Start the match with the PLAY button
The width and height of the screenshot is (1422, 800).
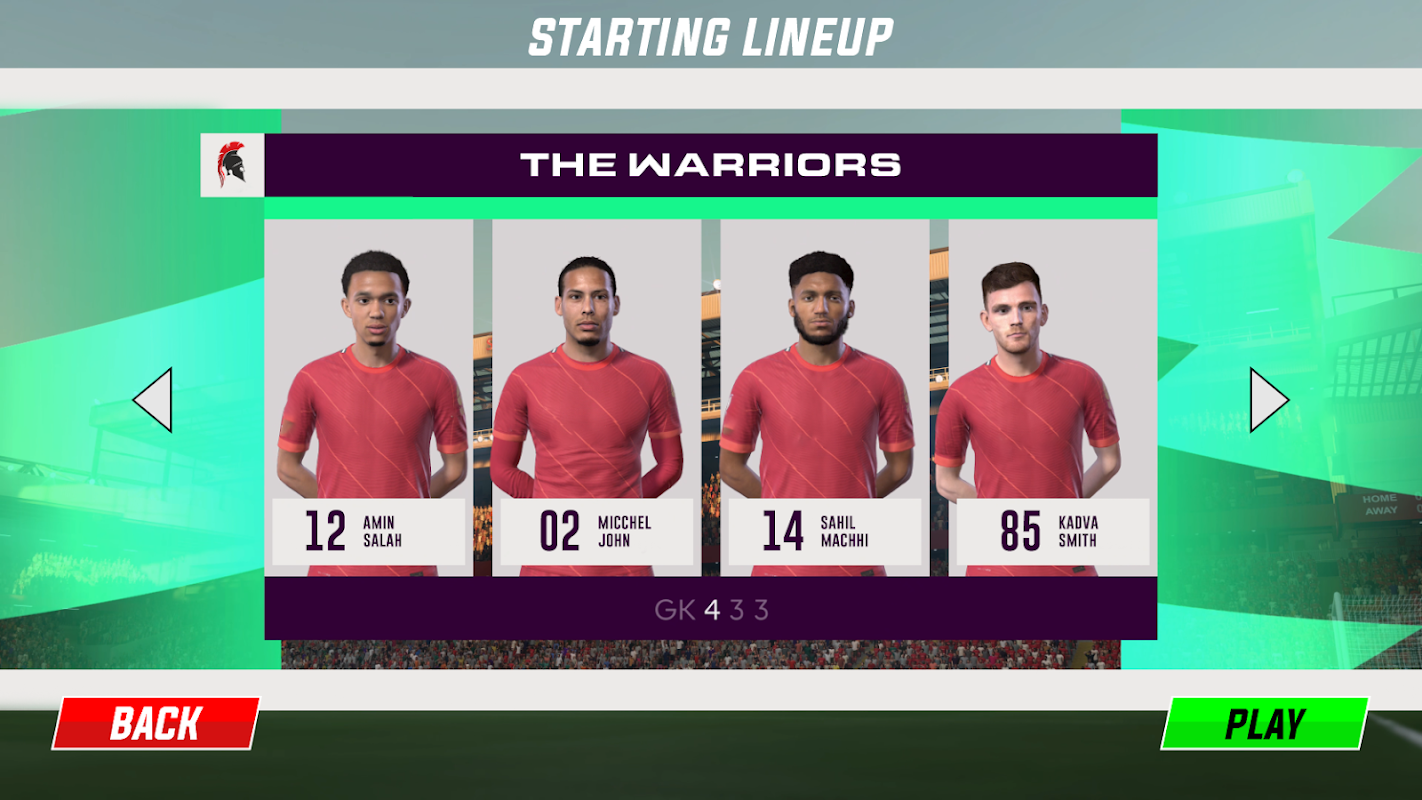pyautogui.click(x=1265, y=723)
